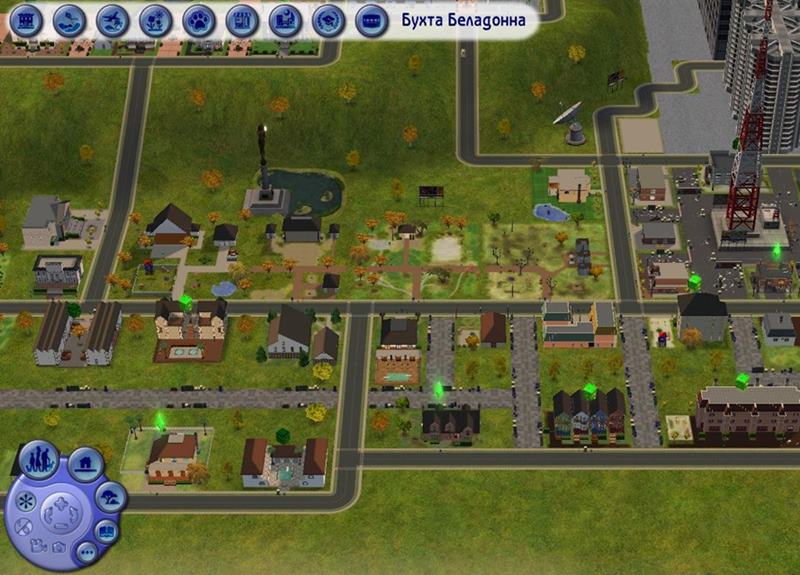The height and width of the screenshot is (575, 800).
Task: Take a snapshot with the camera icon
Action: pyautogui.click(x=58, y=548)
